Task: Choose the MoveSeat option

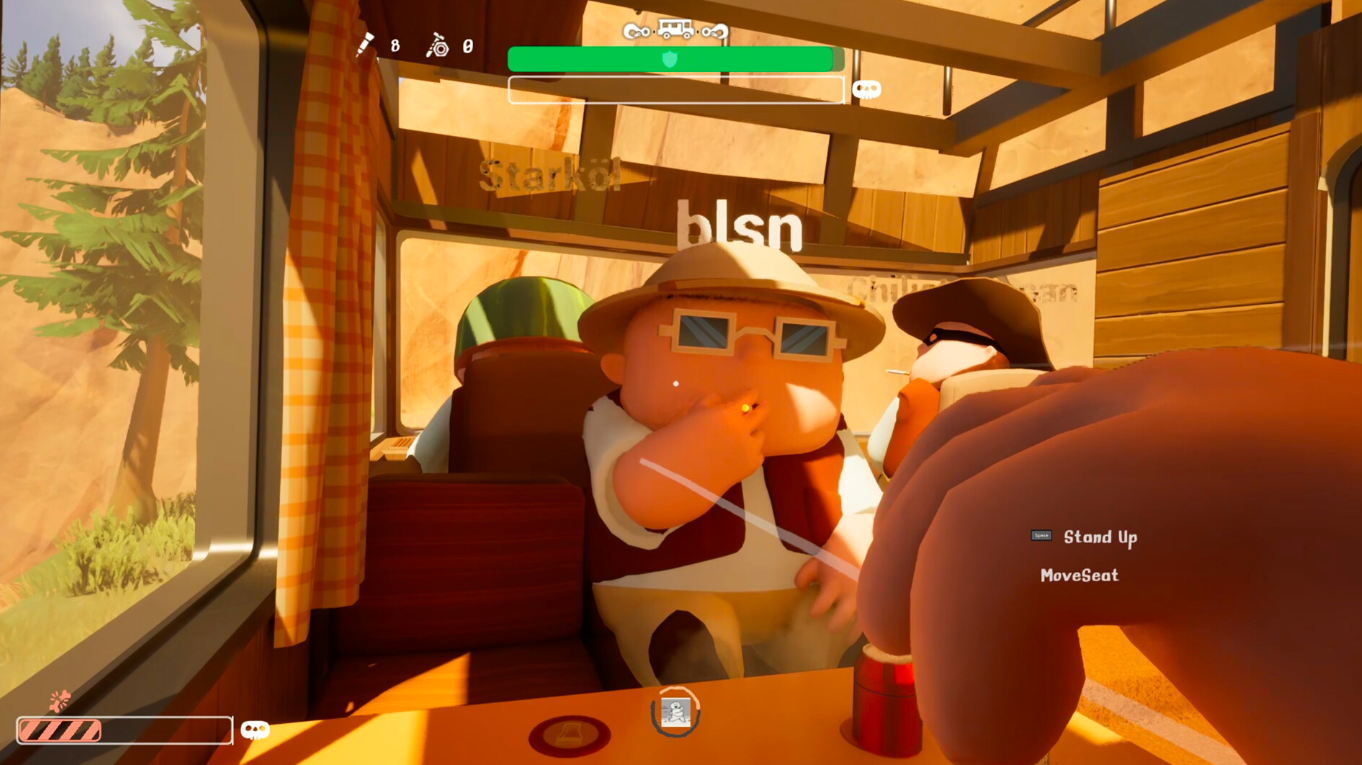Action: tap(1081, 575)
